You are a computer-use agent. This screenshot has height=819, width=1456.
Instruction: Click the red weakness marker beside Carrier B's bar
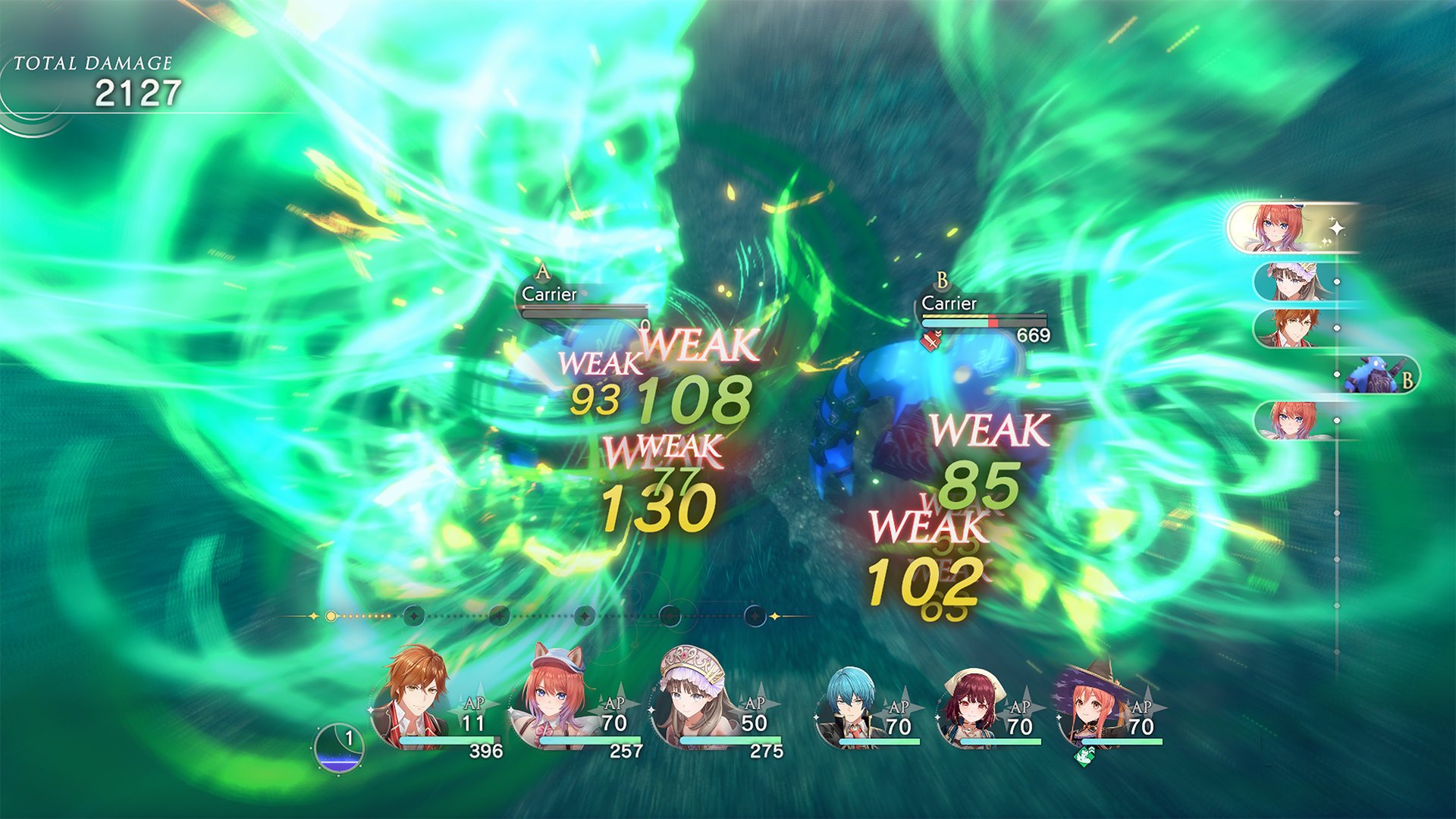pos(932,341)
